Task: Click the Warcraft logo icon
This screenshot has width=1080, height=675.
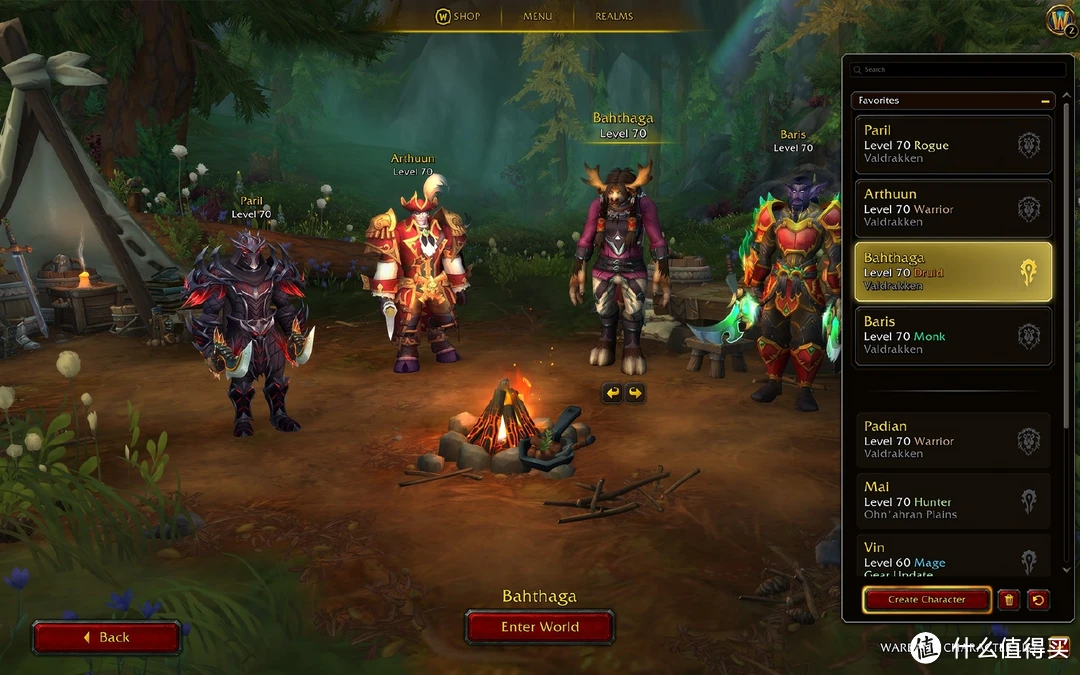Action: tap(1060, 20)
